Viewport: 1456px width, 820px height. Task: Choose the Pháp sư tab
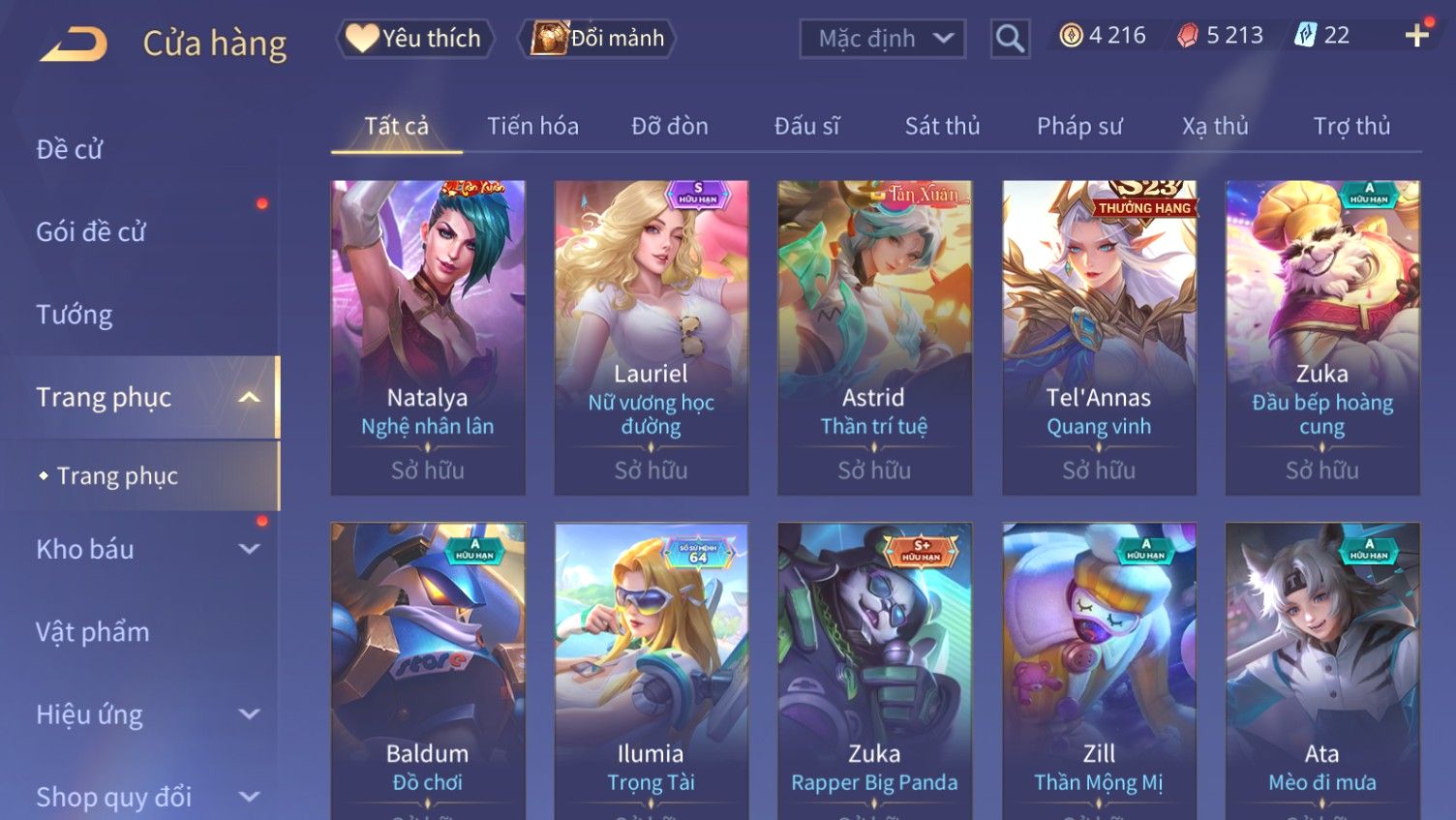1079,126
